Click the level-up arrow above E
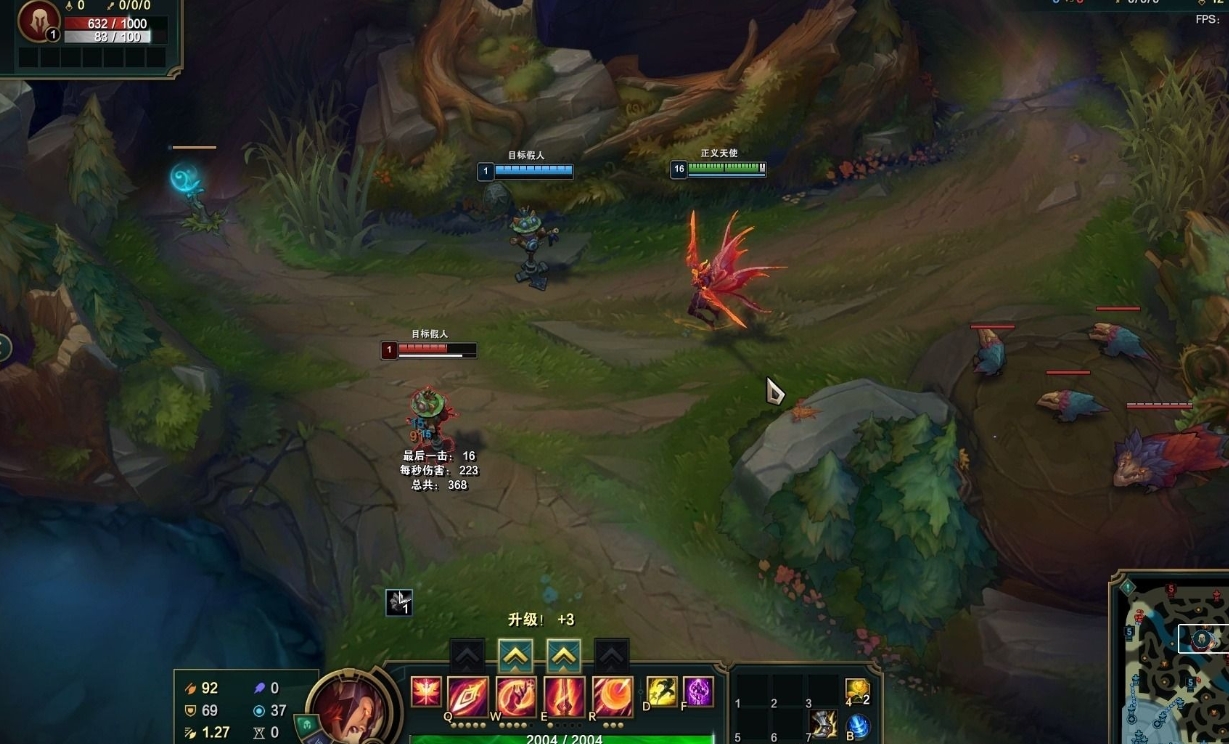The image size is (1229, 744). 564,656
